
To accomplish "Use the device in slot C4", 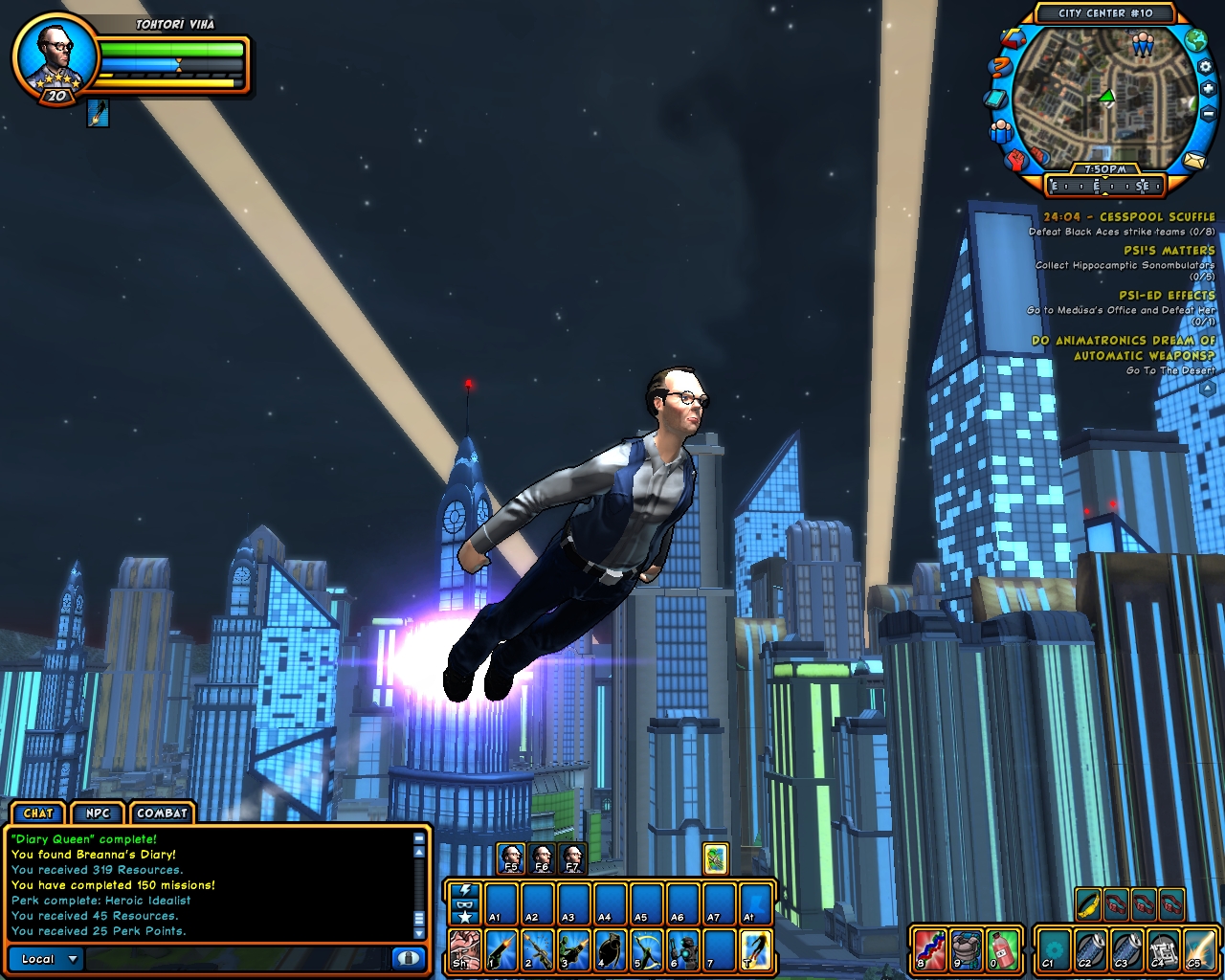I will (x=1163, y=949).
